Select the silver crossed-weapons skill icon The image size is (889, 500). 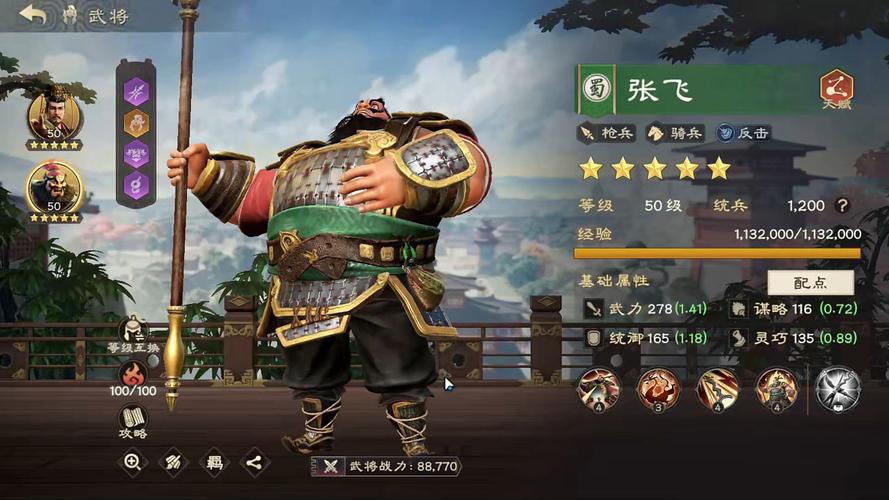[x=837, y=389]
